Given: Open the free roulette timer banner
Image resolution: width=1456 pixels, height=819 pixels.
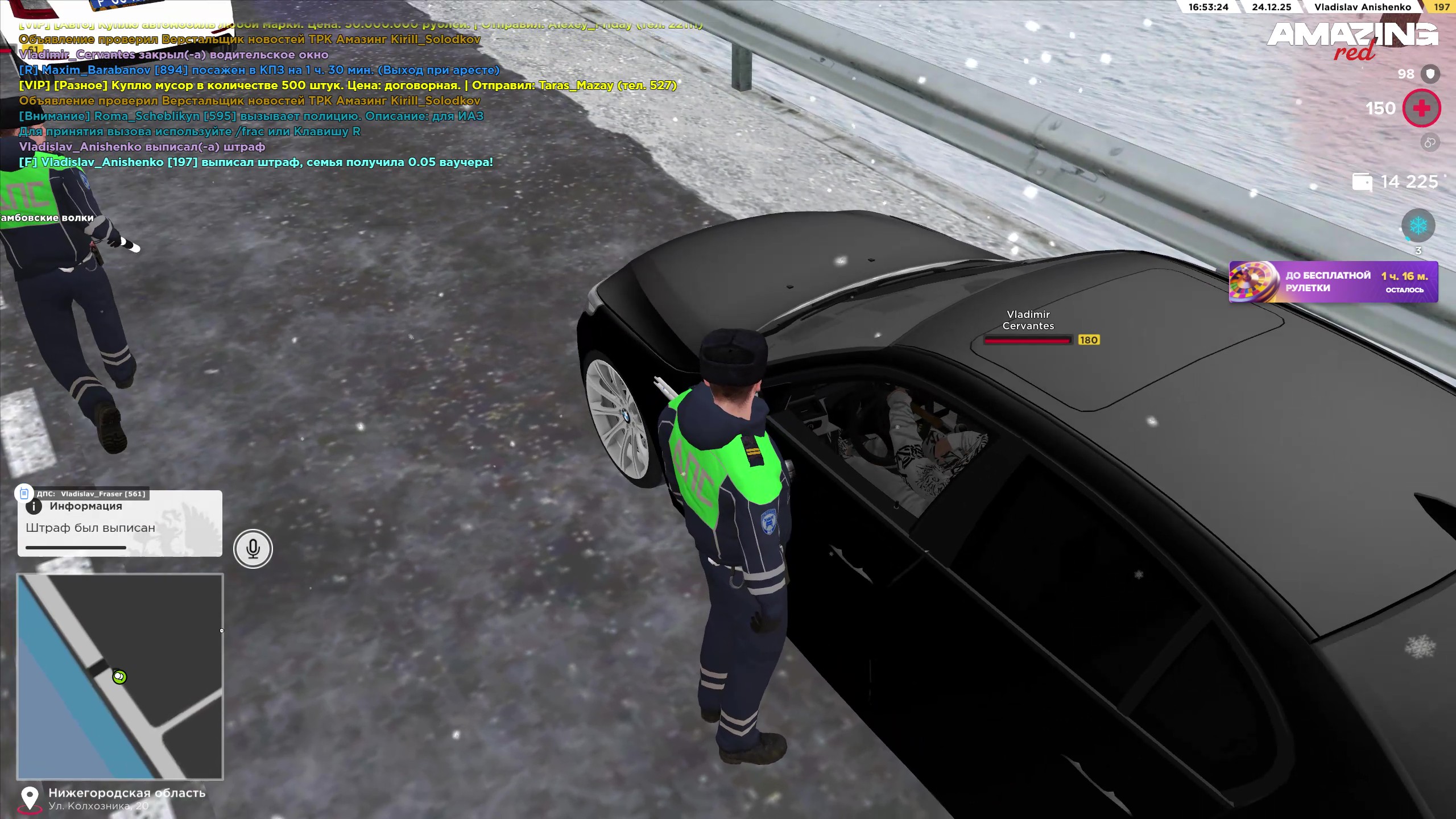Looking at the screenshot, I should (x=1333, y=282).
